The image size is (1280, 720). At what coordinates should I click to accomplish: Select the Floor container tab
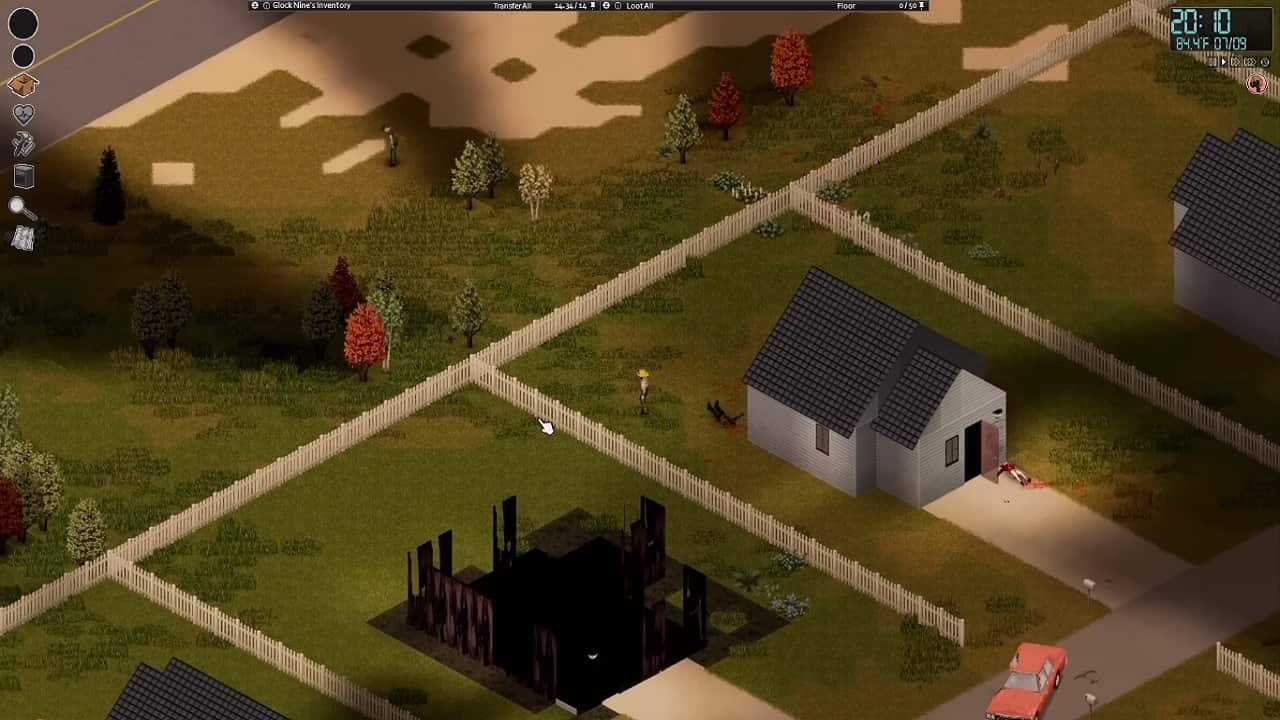[x=845, y=5]
